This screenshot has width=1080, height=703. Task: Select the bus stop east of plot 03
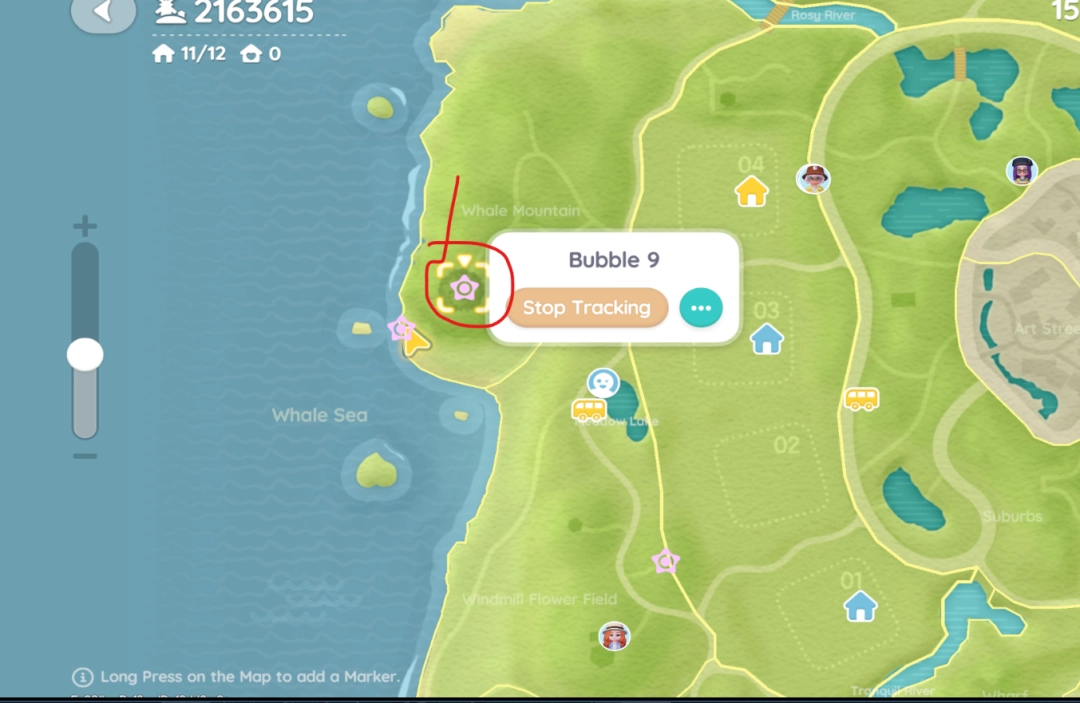[x=861, y=399]
